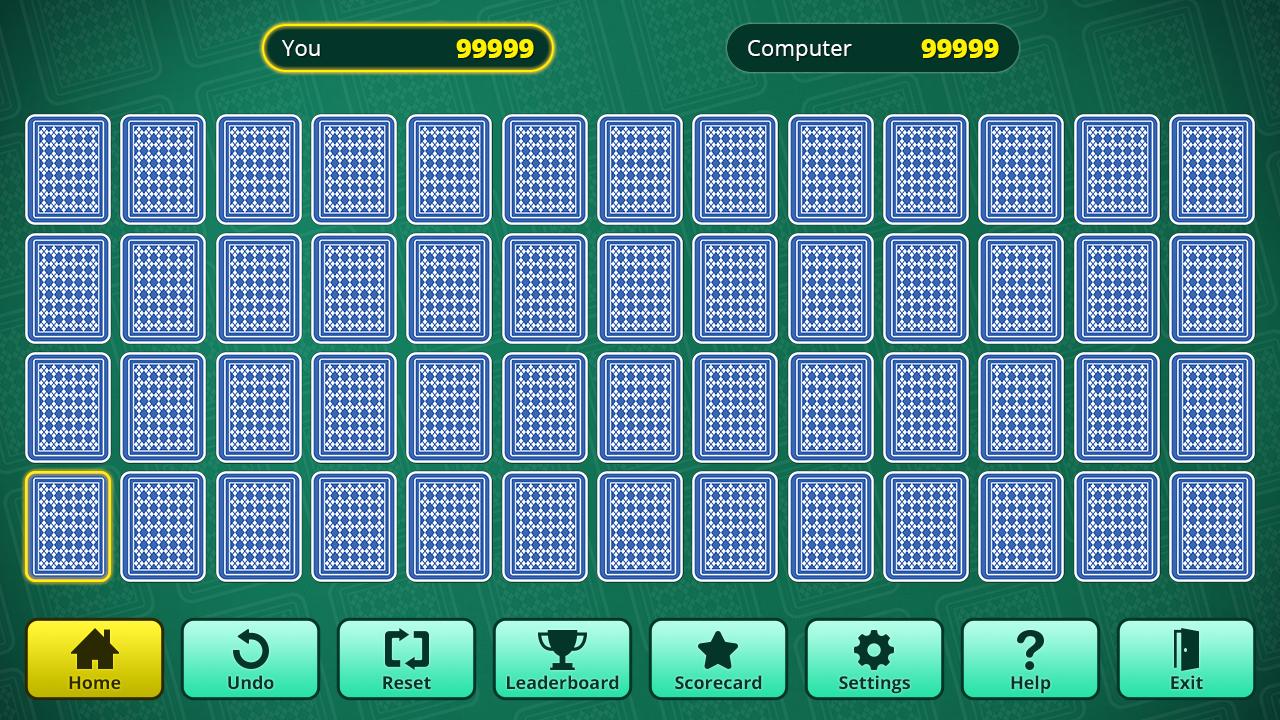Open the Leaderboard

[x=562, y=660]
